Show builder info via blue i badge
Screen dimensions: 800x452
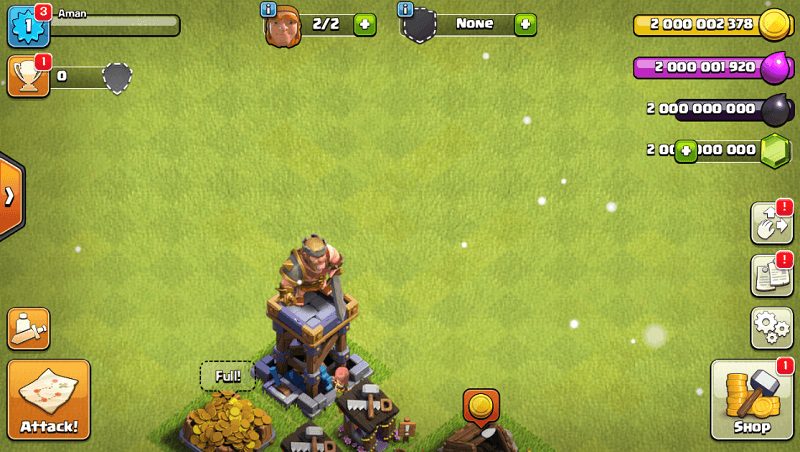coord(268,9)
